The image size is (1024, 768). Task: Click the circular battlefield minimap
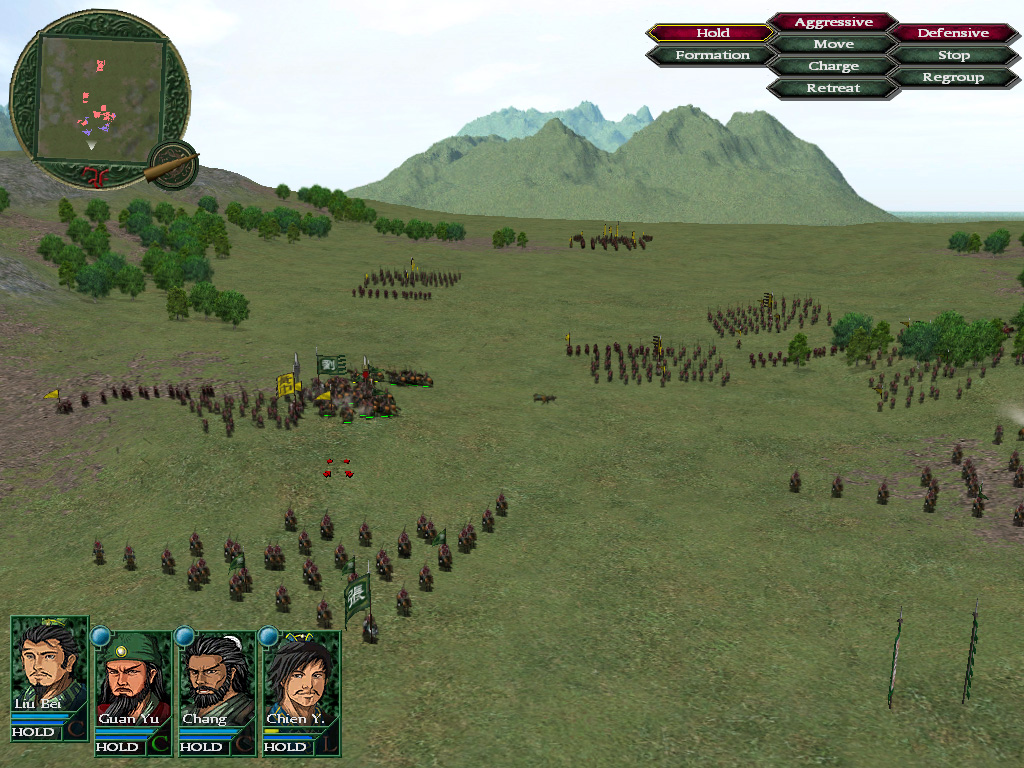tap(100, 98)
